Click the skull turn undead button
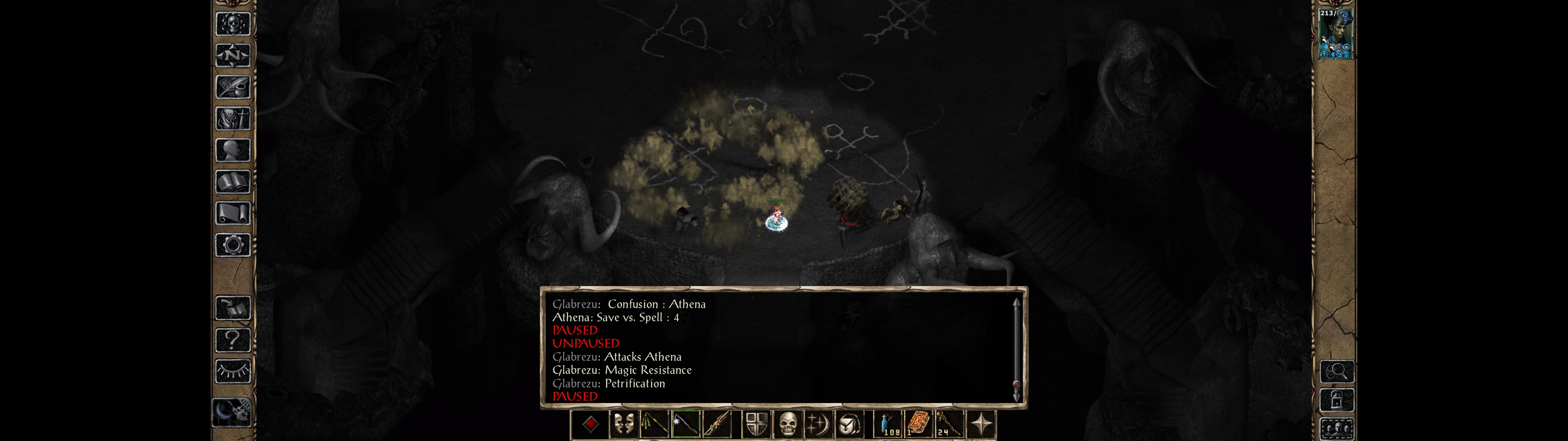1568x441 pixels. [788, 424]
